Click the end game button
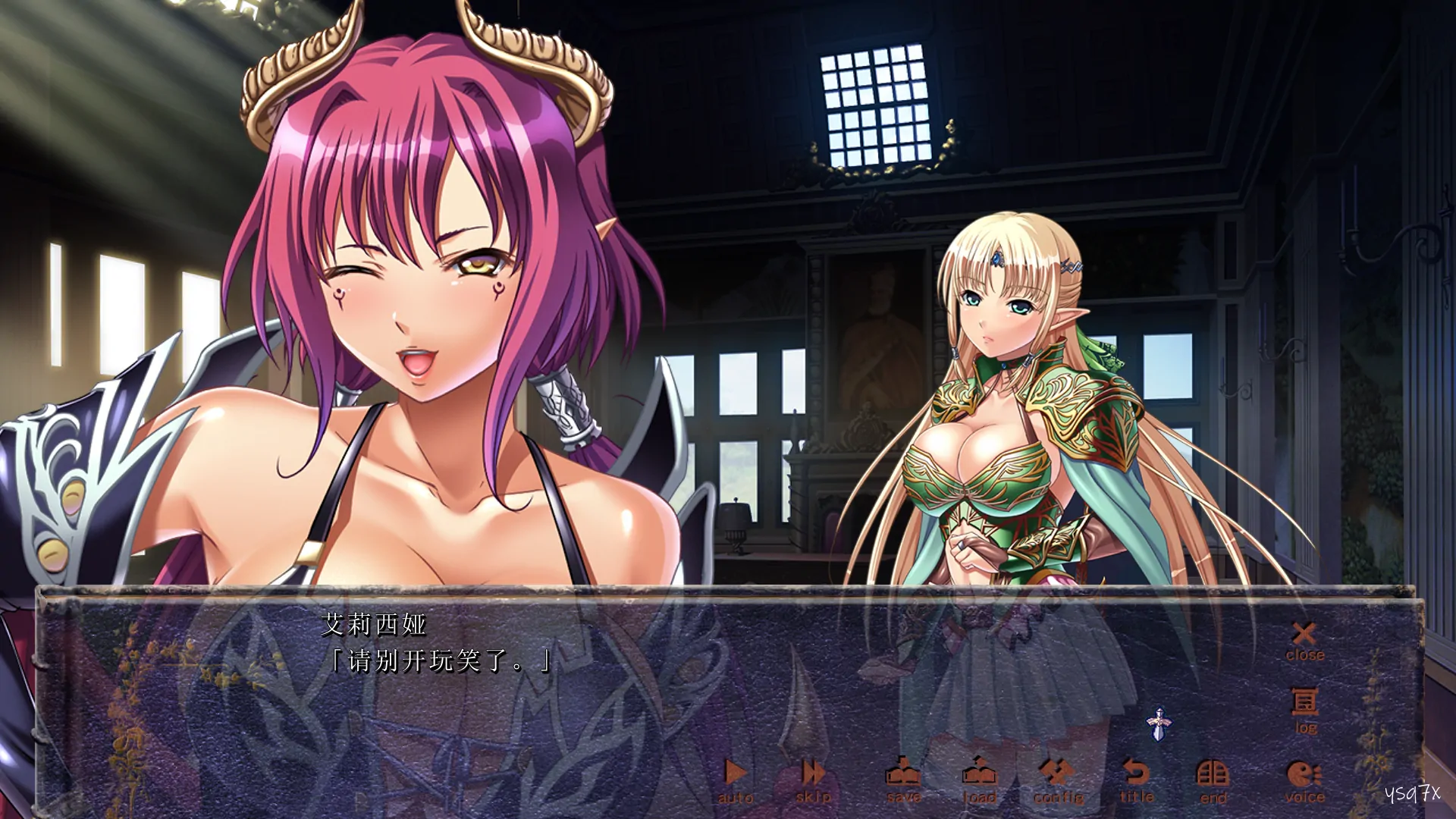This screenshot has width=1456, height=819. tap(1213, 780)
